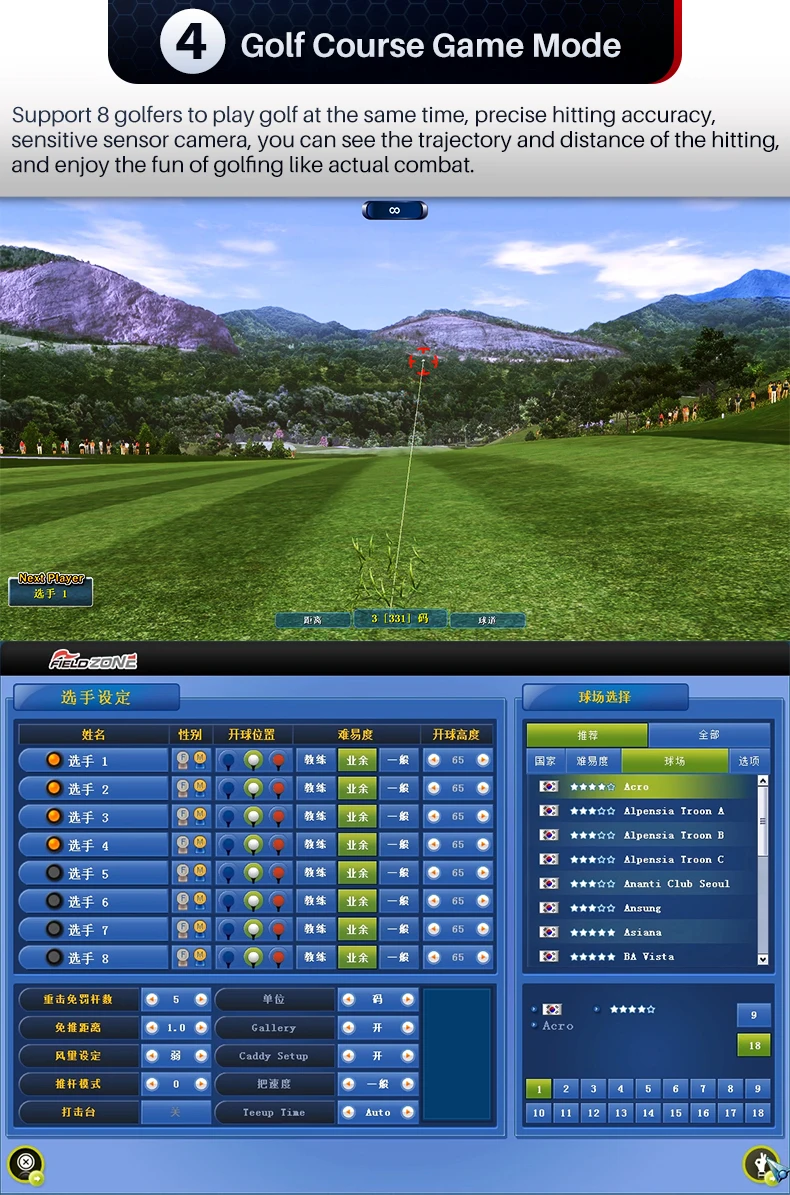Change the Gallery setting with right arrow

pyautogui.click(x=408, y=1027)
